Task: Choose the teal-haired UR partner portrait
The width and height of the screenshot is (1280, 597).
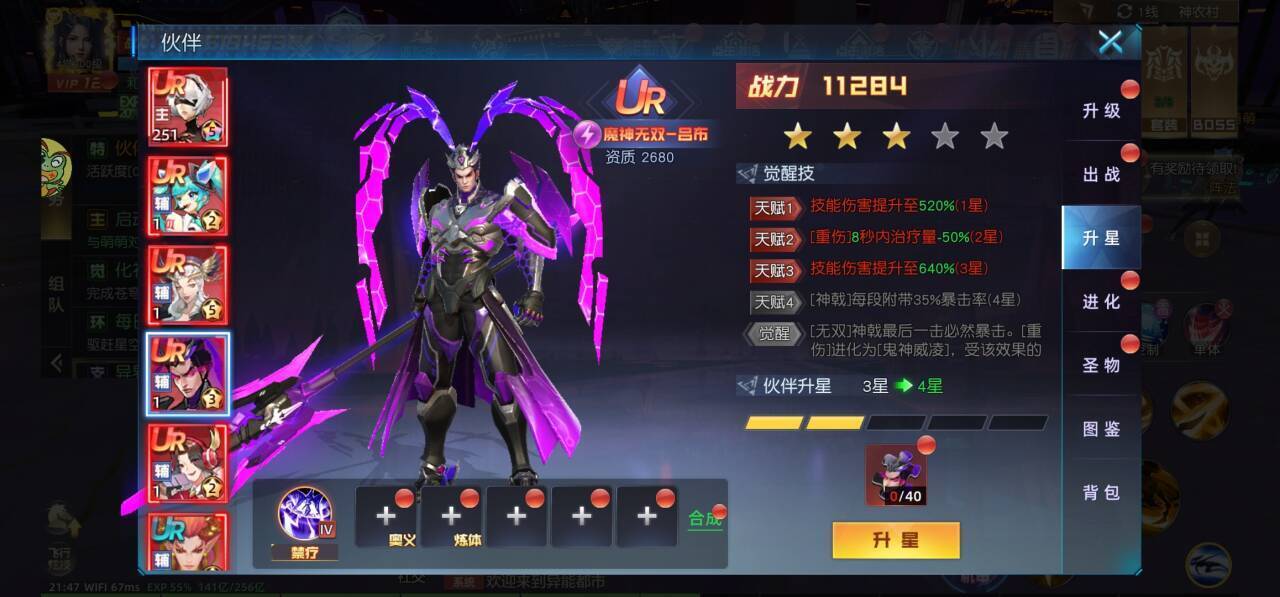Action: (x=188, y=196)
